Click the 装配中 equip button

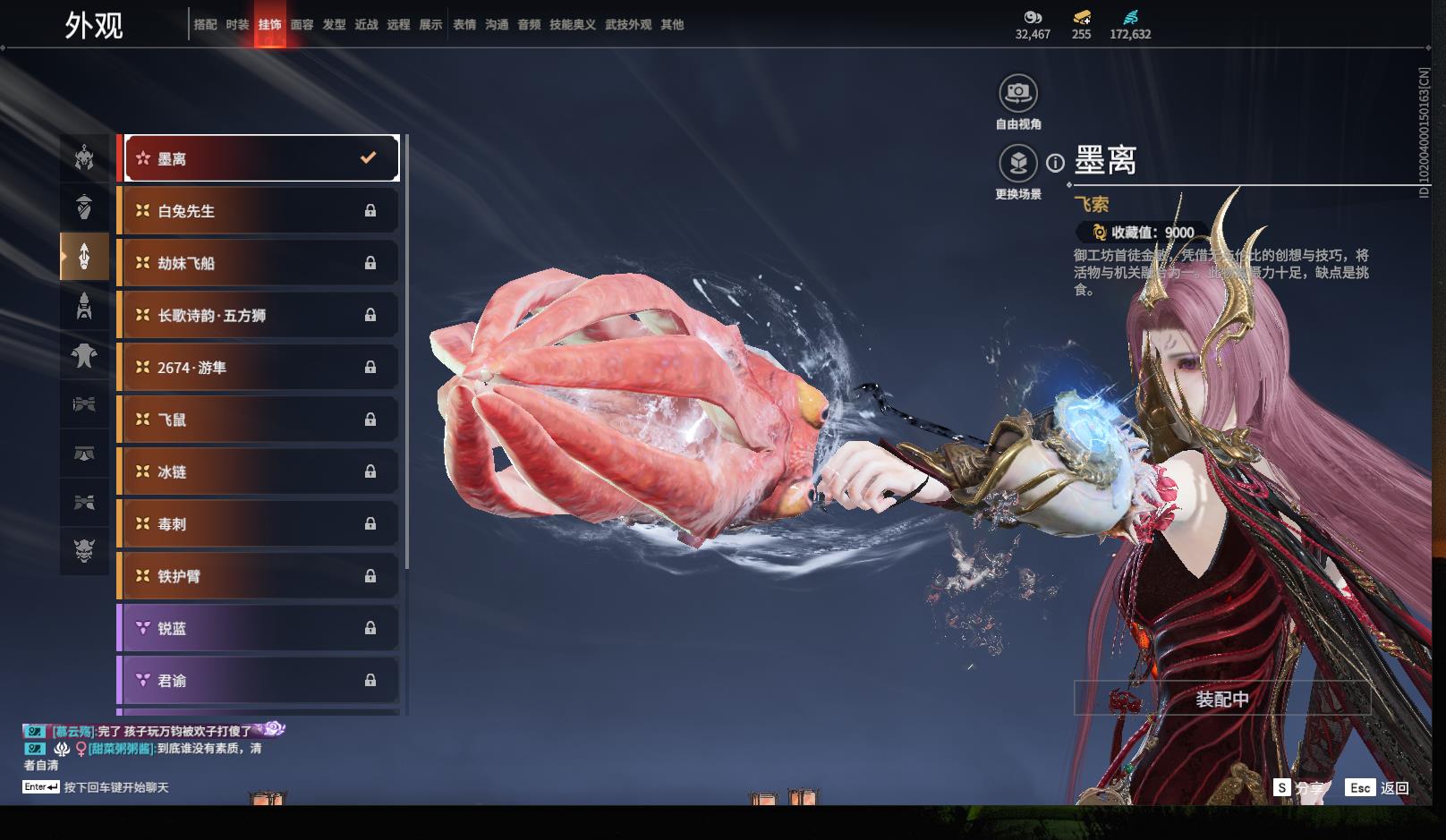[x=1221, y=699]
